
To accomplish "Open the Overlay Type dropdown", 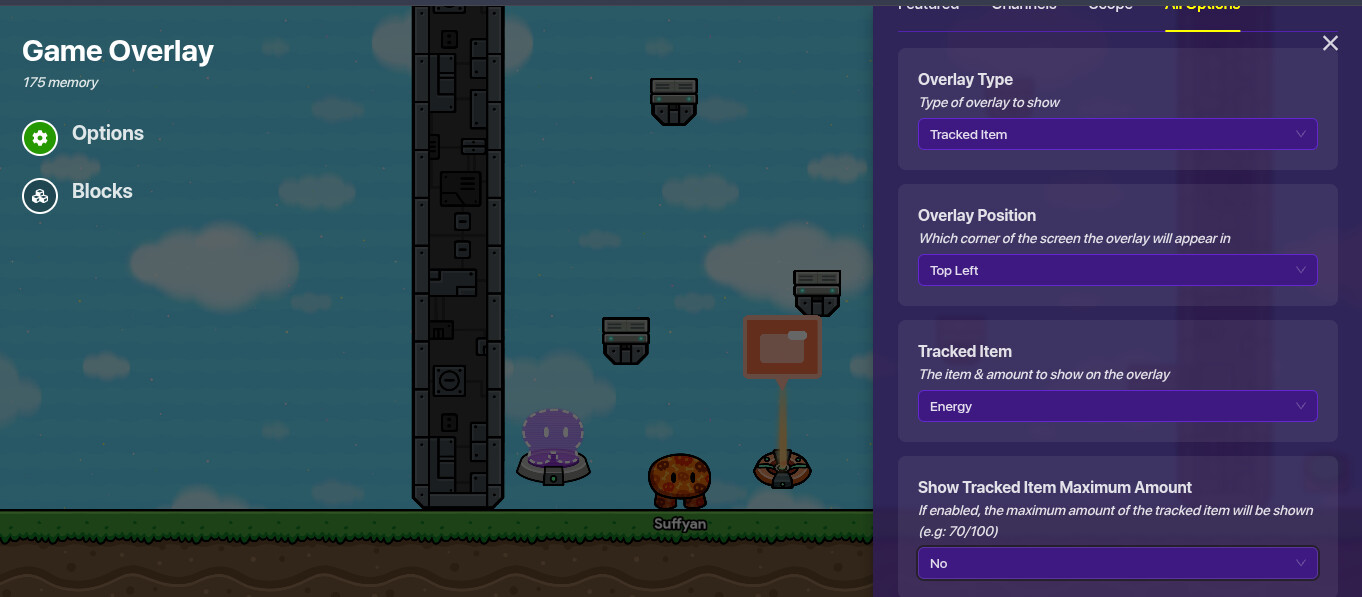I will tap(1117, 134).
